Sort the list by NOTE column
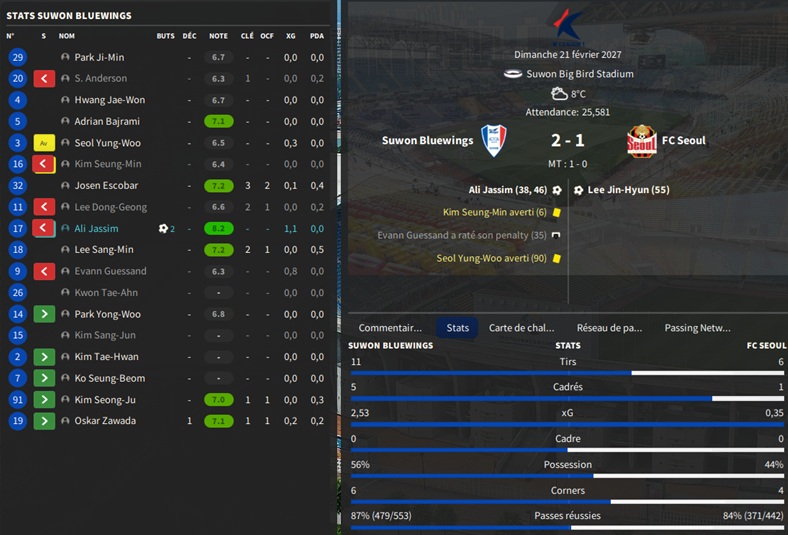The width and height of the screenshot is (788, 535). 218,36
